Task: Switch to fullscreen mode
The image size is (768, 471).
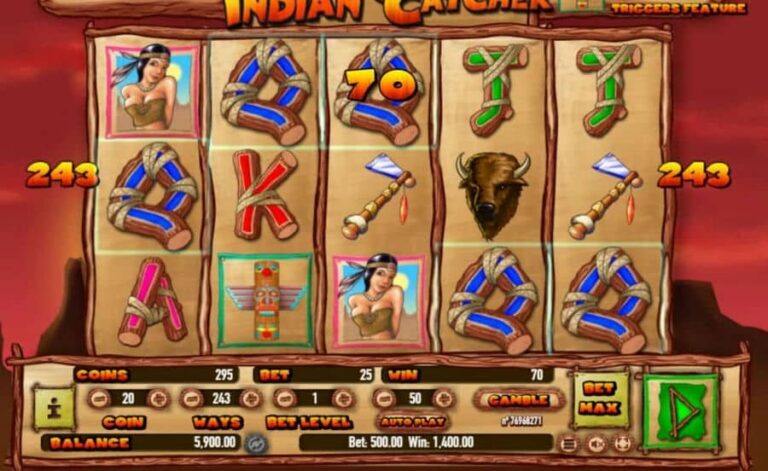Action: 622,443
